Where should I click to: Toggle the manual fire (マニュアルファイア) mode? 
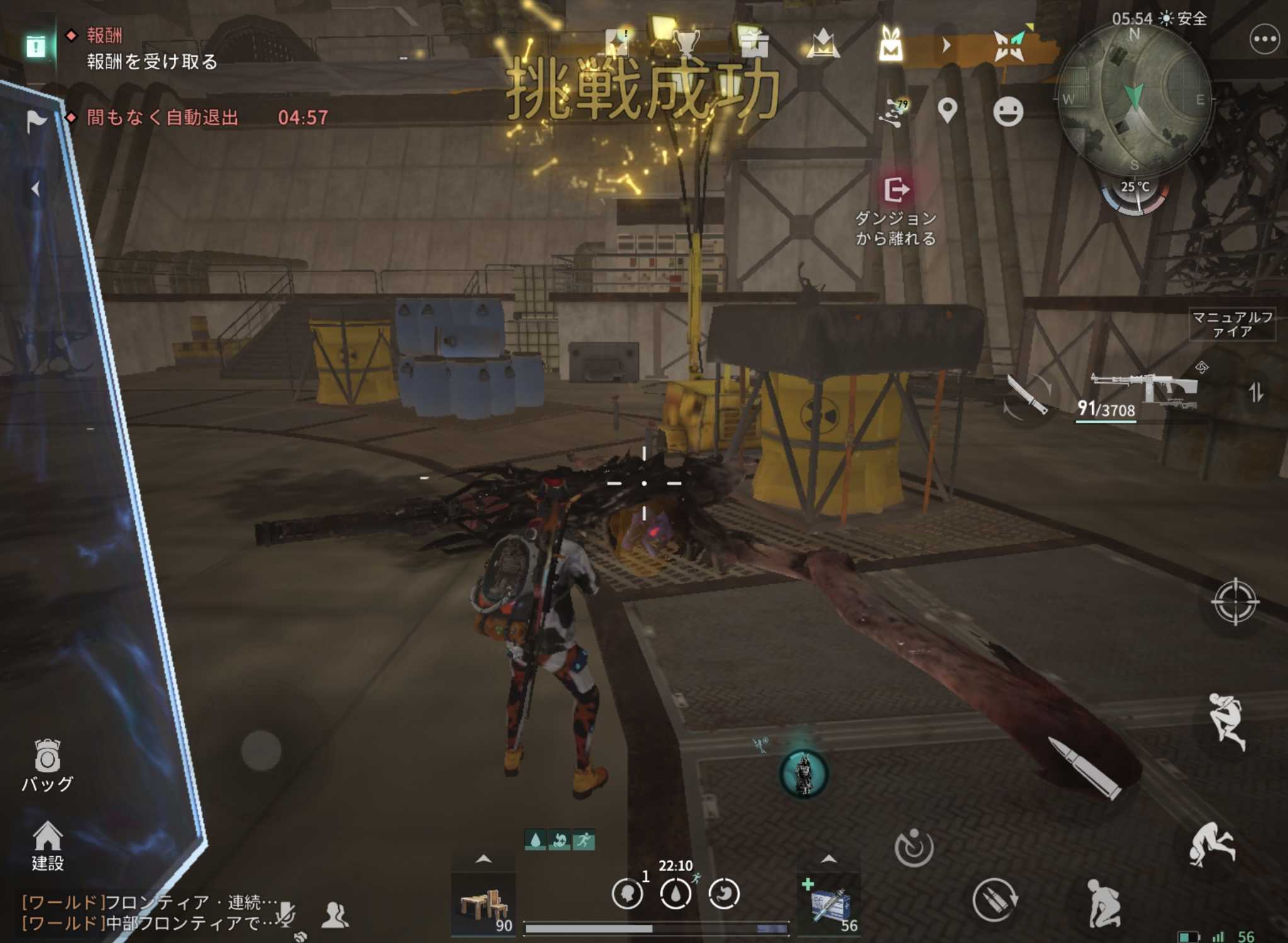(1231, 324)
